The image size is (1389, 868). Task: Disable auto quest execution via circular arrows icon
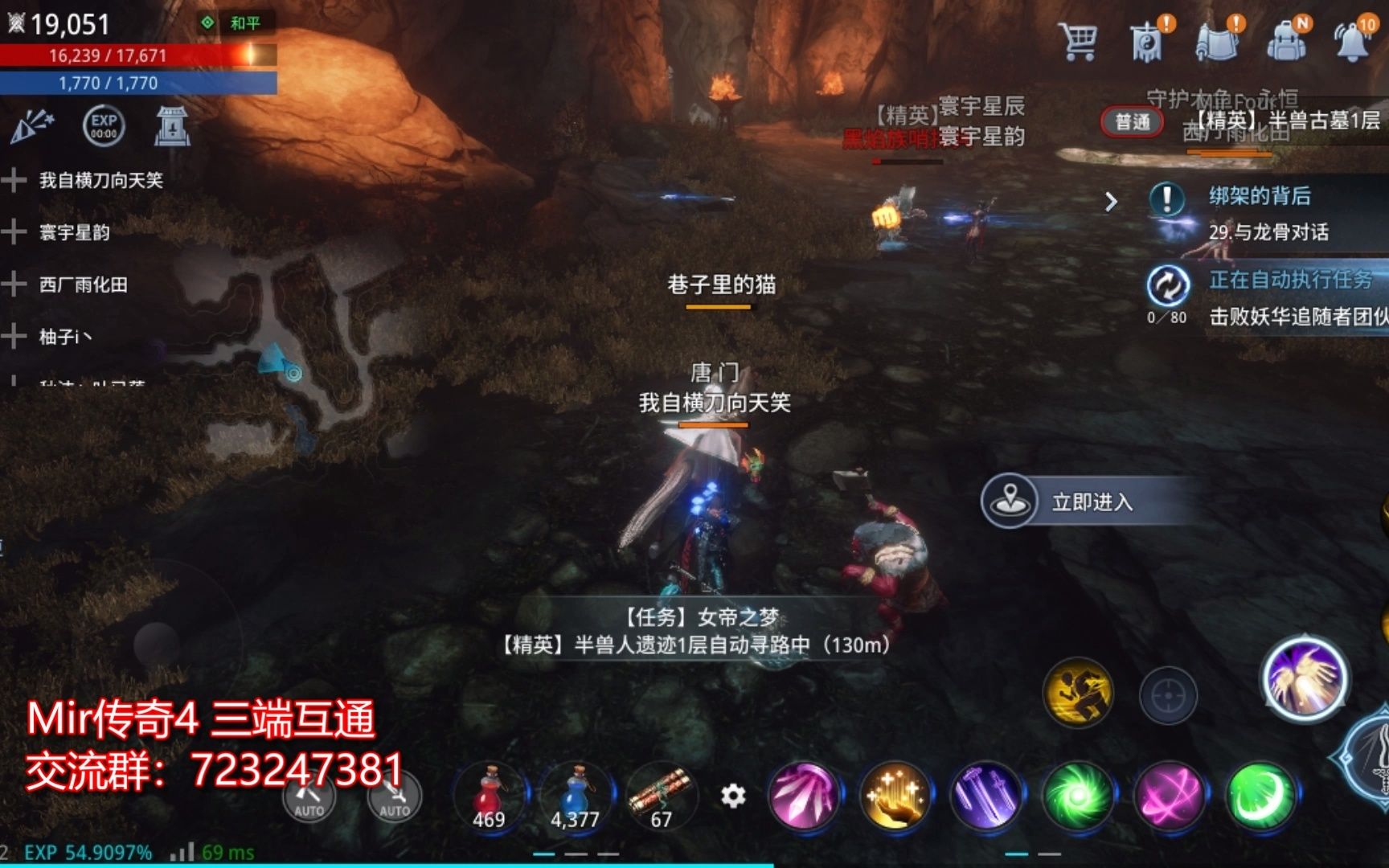[1167, 283]
